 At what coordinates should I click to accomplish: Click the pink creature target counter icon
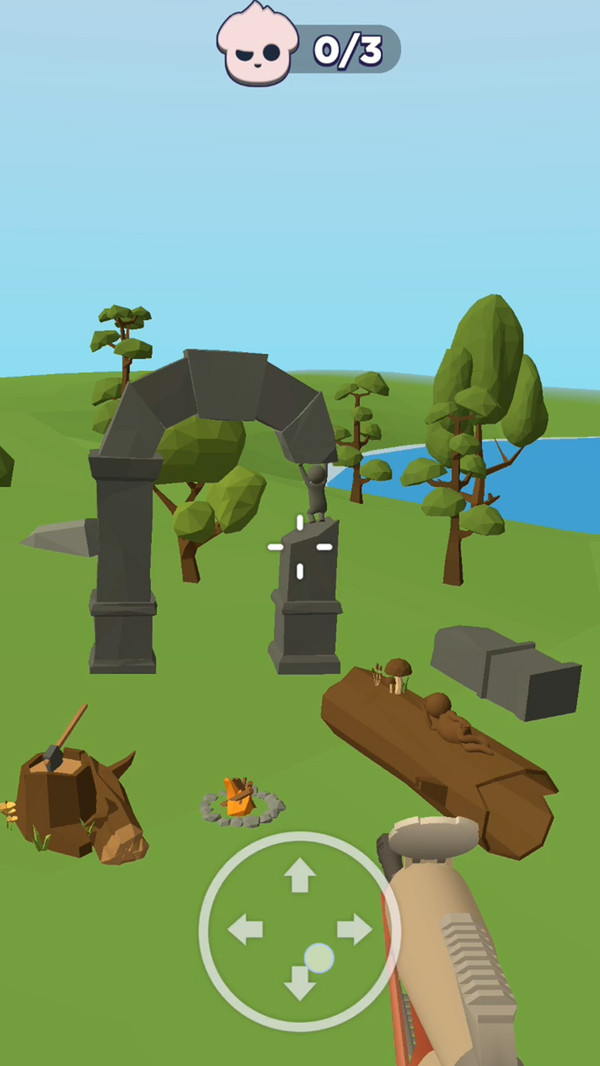[x=257, y=44]
